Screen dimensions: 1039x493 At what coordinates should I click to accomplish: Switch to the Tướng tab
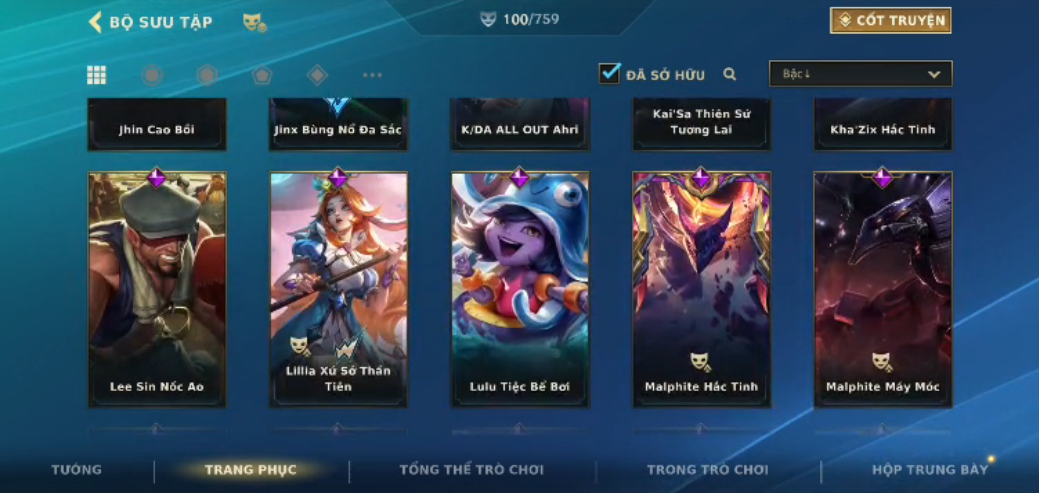tap(77, 470)
